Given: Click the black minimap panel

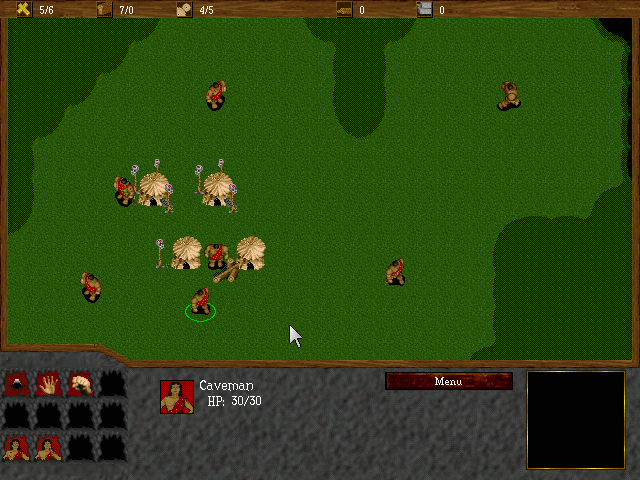Looking at the screenshot, I should click(x=575, y=419).
